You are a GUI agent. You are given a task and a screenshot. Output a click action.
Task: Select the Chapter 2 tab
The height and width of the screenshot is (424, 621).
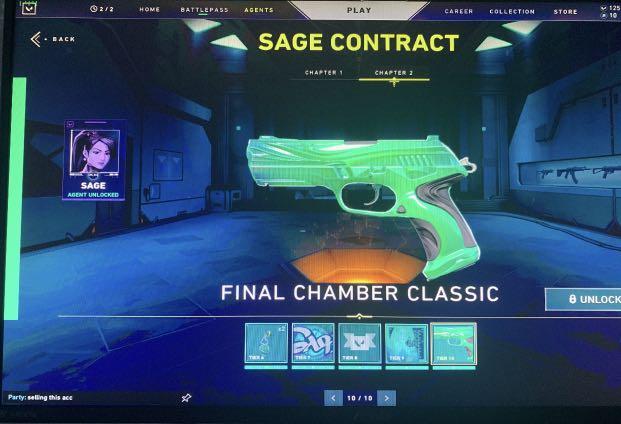[x=392, y=73]
